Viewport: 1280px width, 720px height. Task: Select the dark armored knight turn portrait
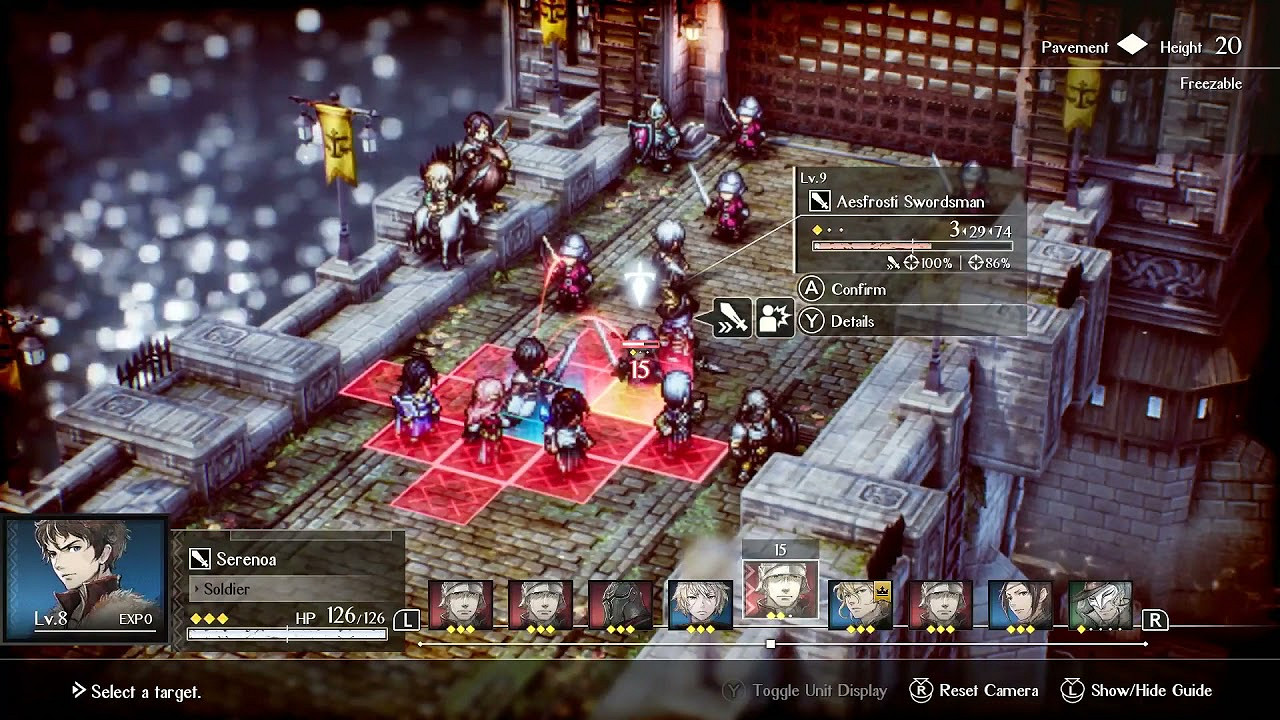coord(620,605)
